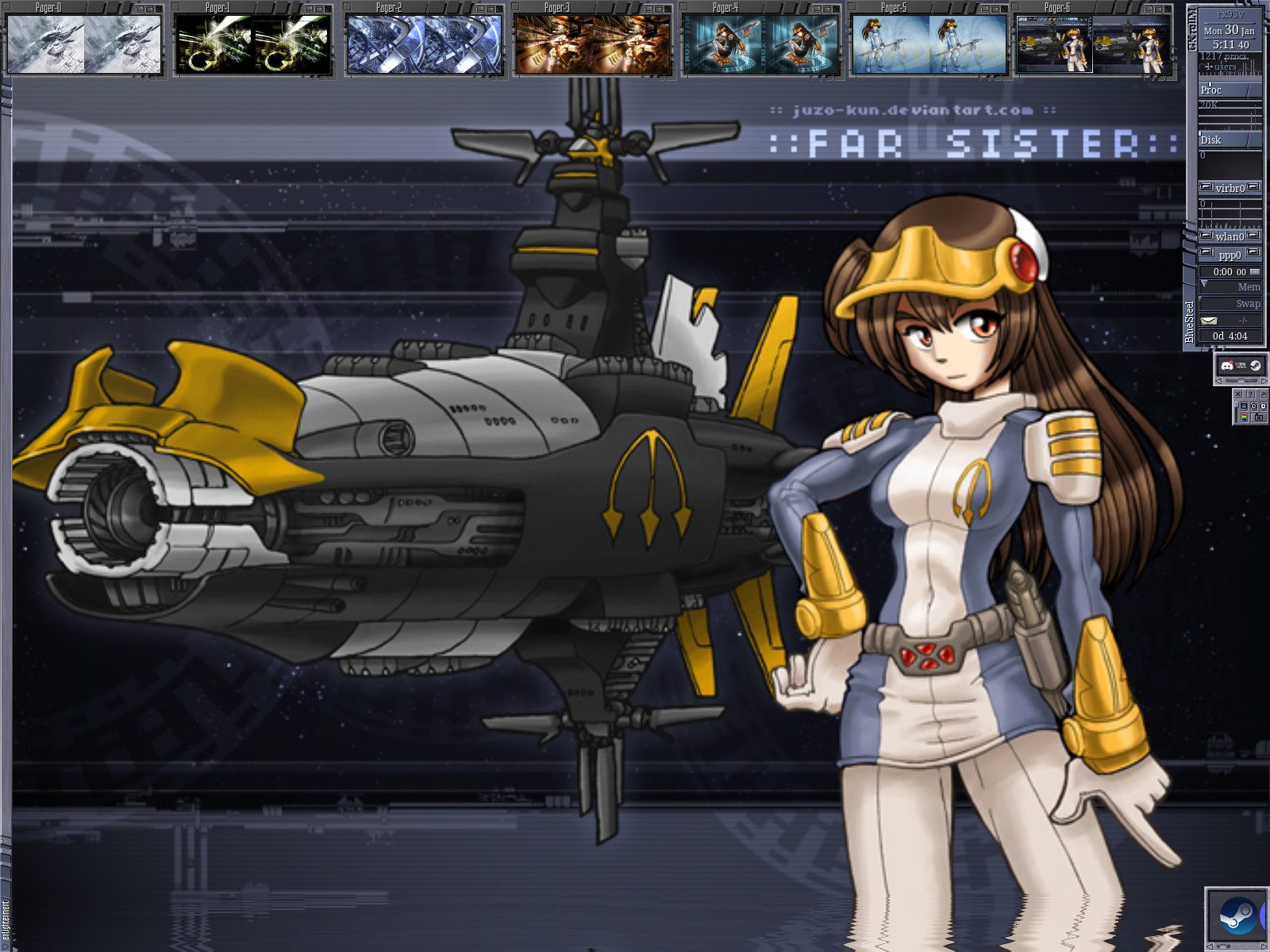Screen dimensions: 1270x952
Task: Click the small Steam tray icon
Action: click(1256, 366)
